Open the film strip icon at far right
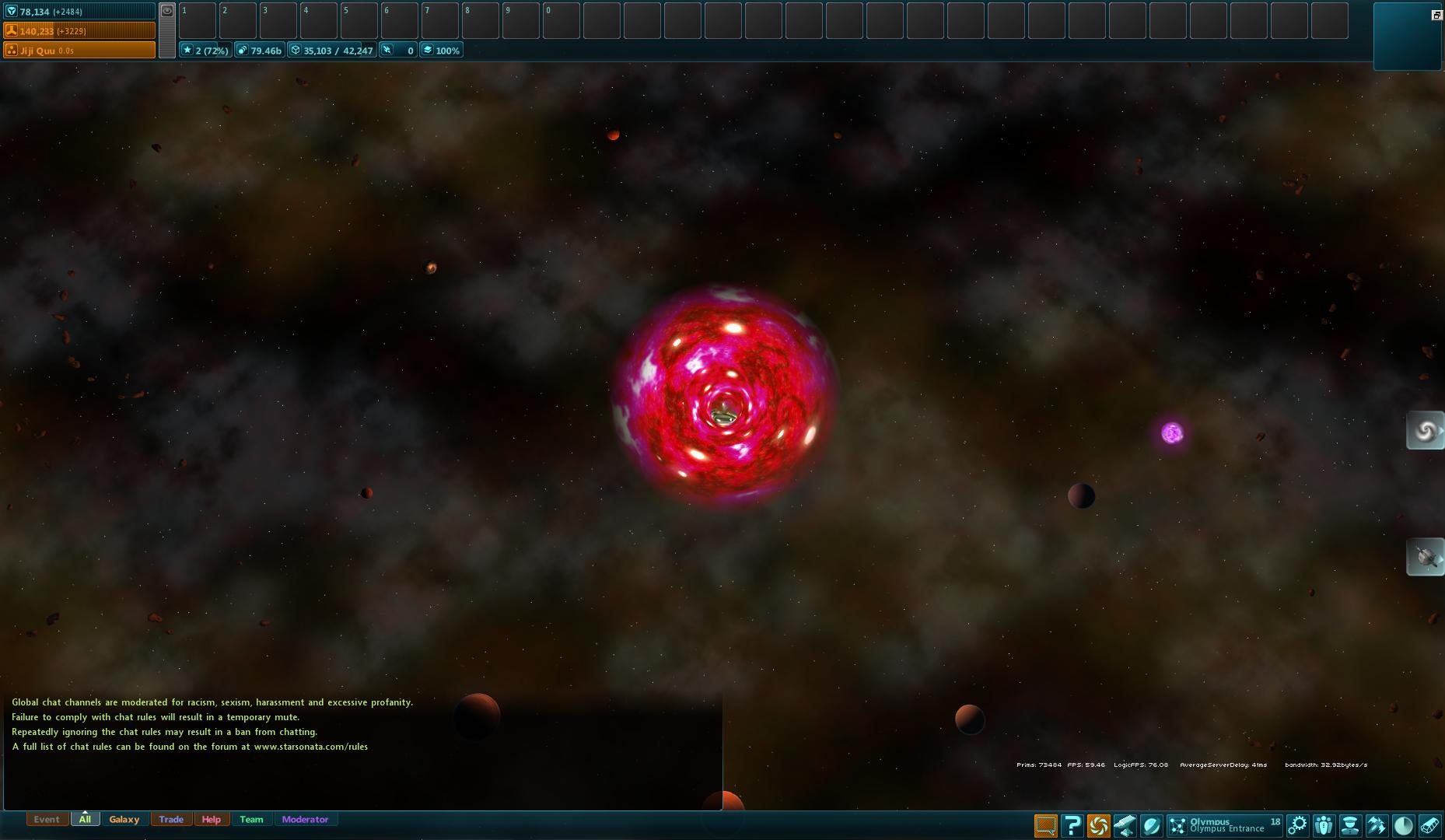 coord(1431,824)
